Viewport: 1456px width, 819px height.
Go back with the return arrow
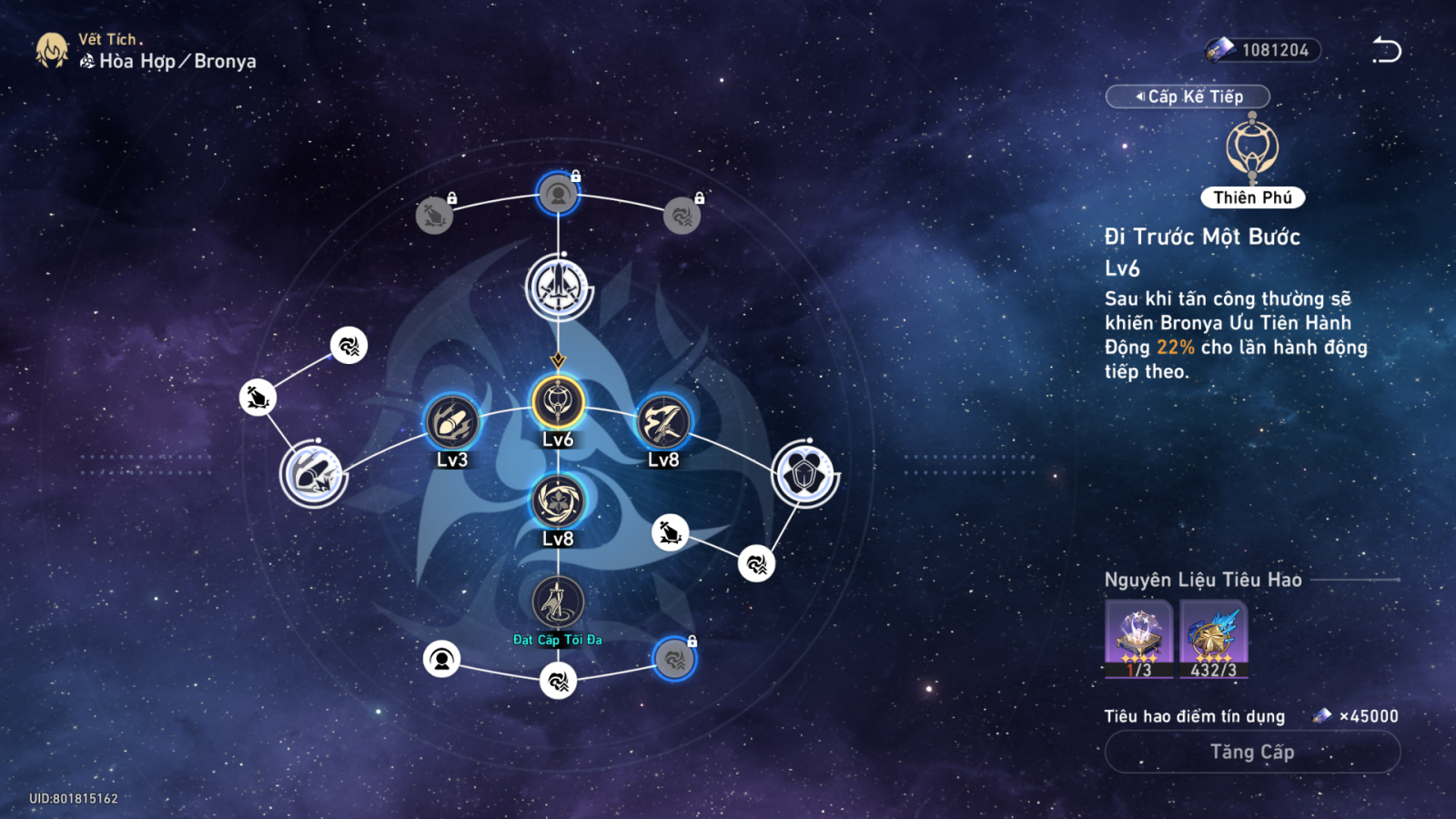click(x=1386, y=50)
